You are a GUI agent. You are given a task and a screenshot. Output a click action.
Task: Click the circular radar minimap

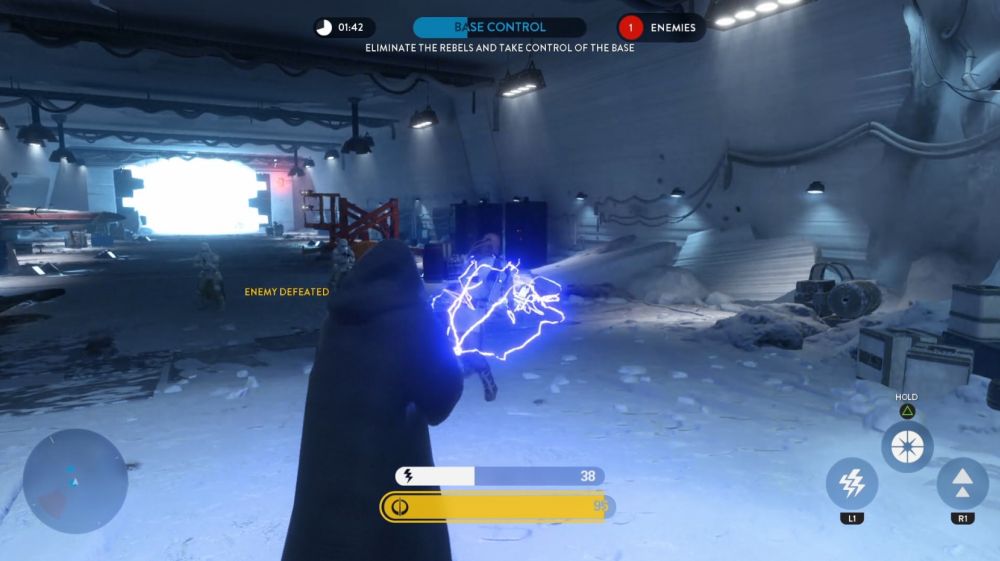coord(75,481)
